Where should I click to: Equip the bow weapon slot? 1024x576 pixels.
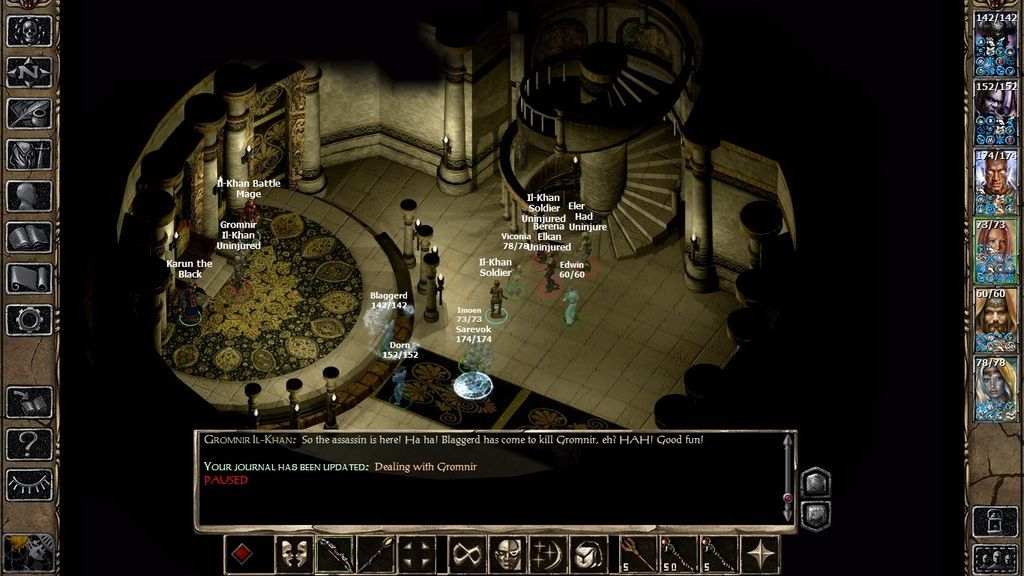click(335, 554)
